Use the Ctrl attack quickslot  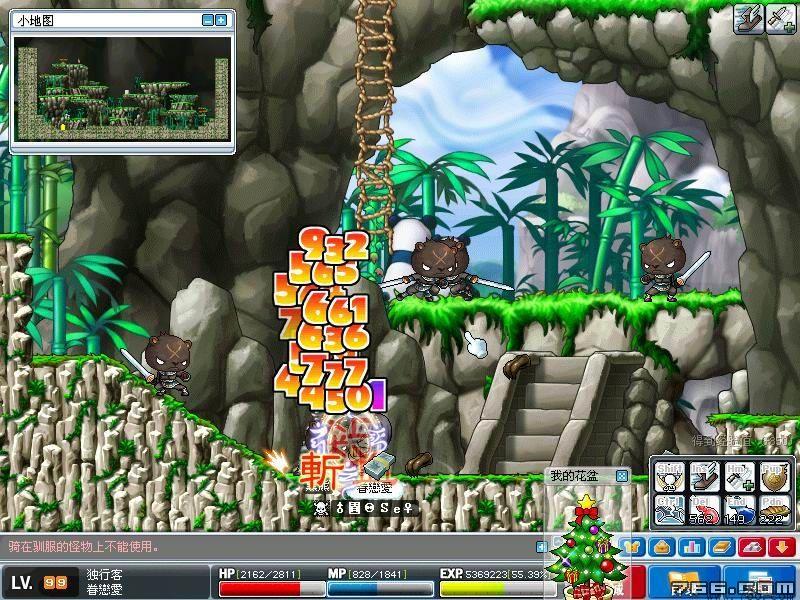[670, 510]
